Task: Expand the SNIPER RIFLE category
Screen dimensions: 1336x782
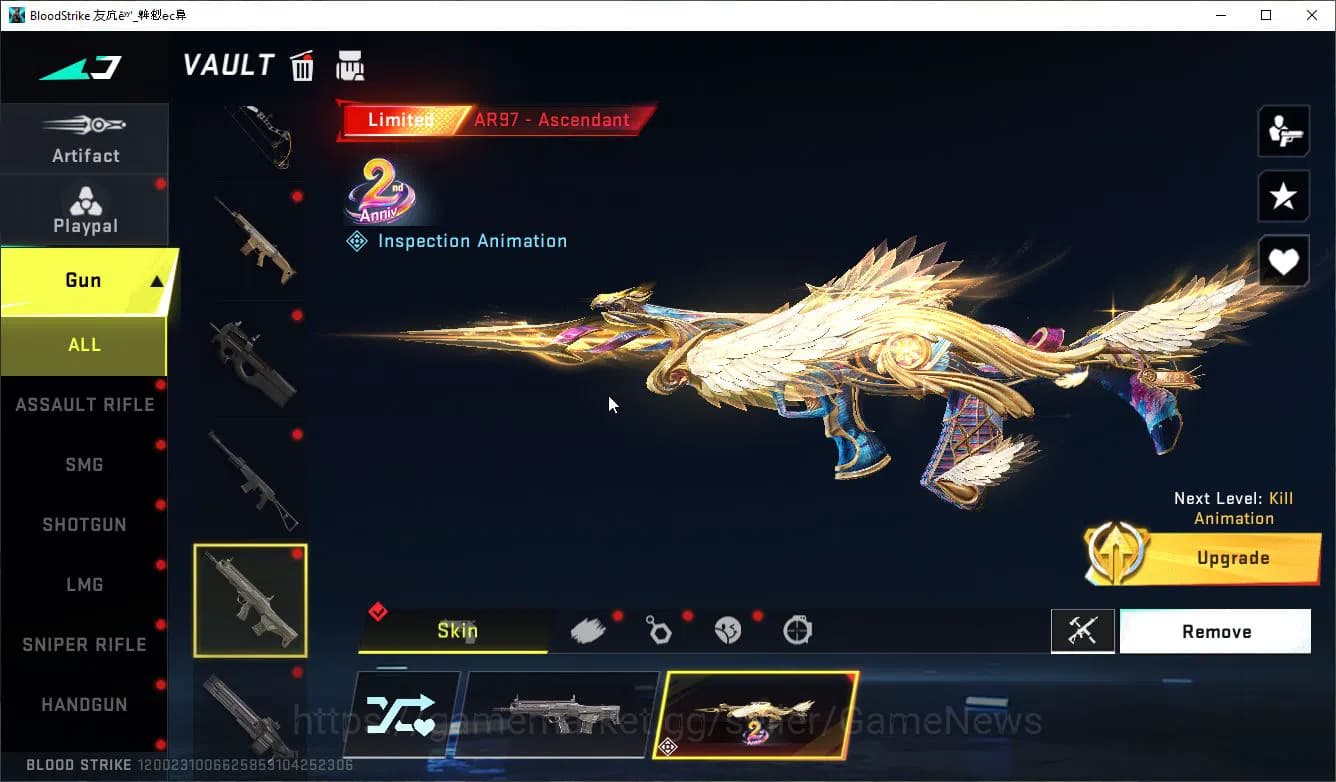Action: click(x=84, y=644)
